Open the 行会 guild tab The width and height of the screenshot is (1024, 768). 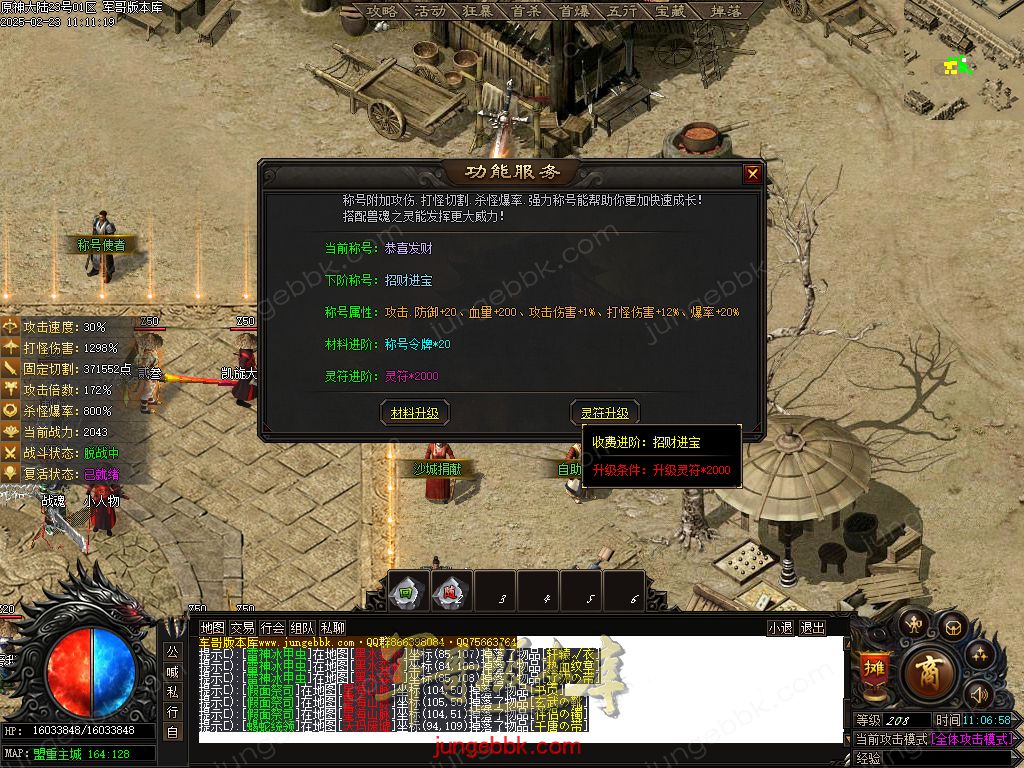273,627
